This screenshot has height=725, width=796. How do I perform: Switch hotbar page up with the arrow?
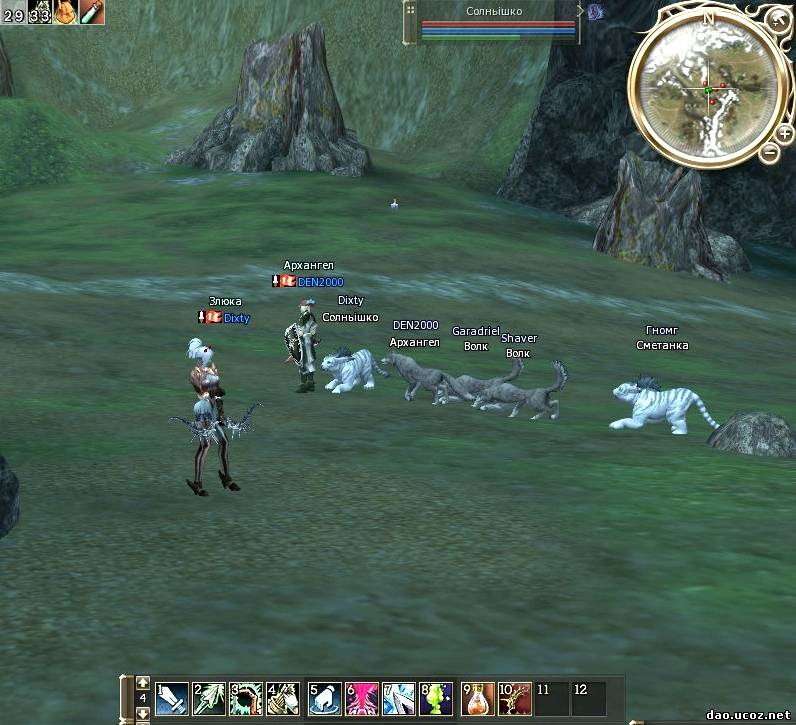tap(142, 683)
